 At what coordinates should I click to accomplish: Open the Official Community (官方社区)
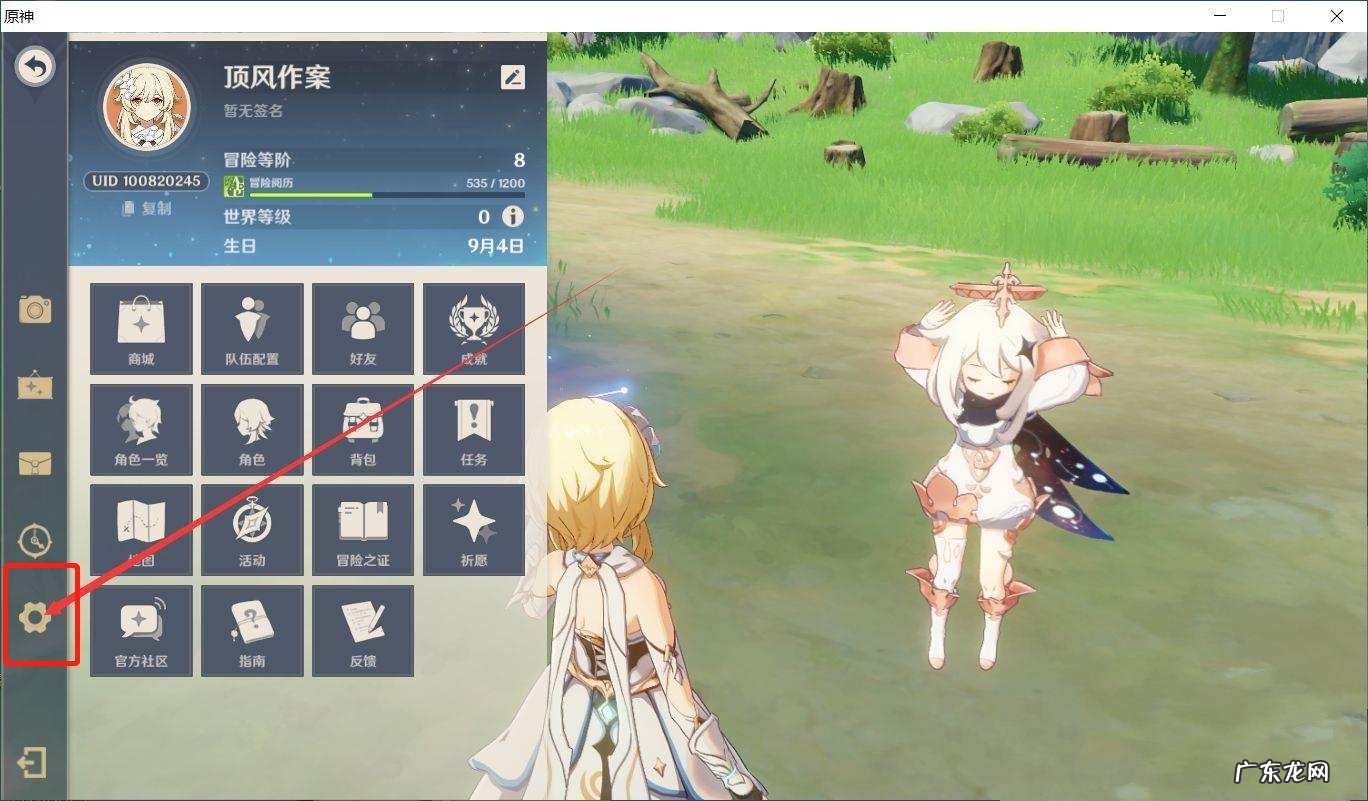140,629
